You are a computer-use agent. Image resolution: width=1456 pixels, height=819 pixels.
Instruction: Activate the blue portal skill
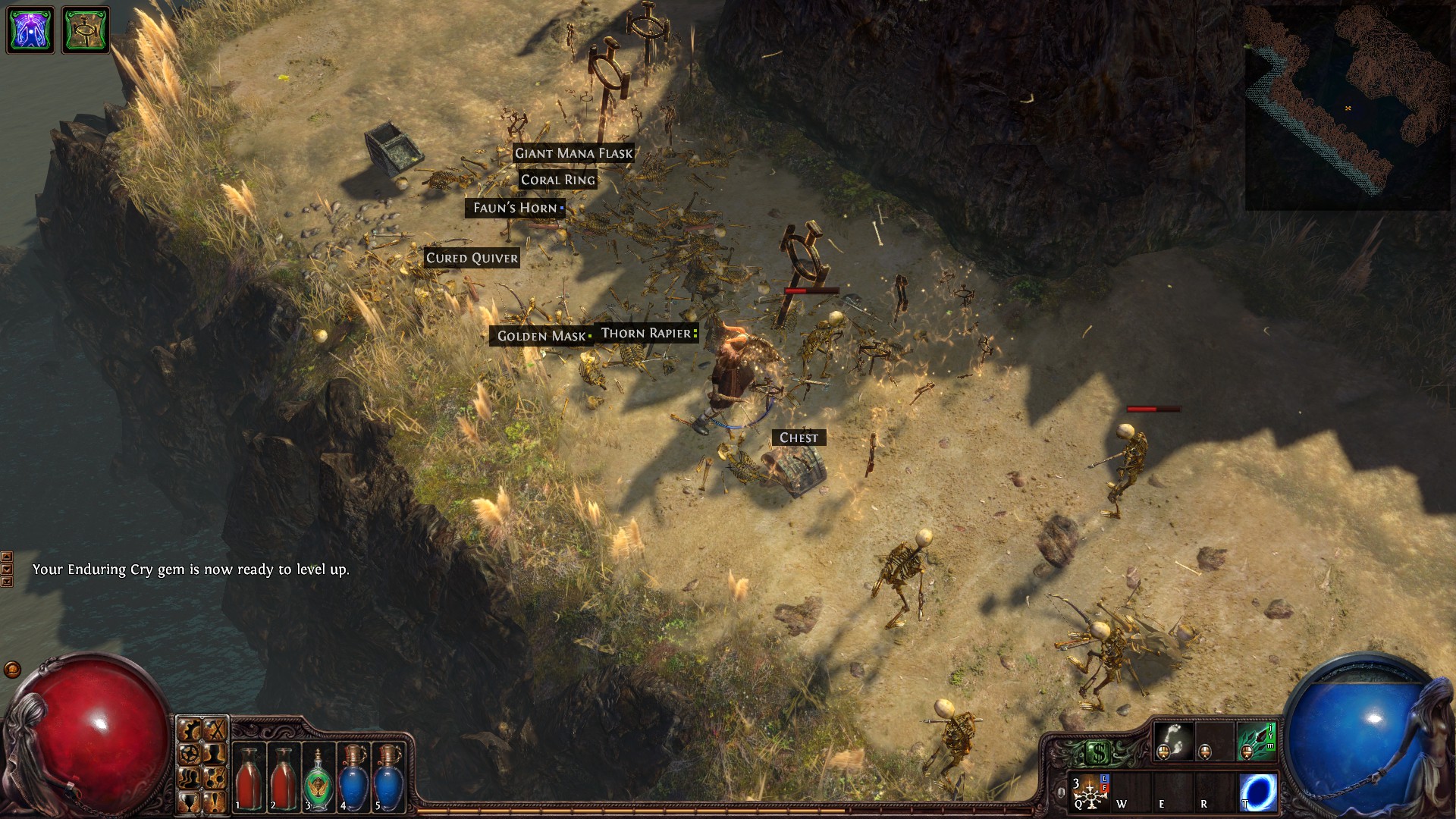[x=1259, y=792]
